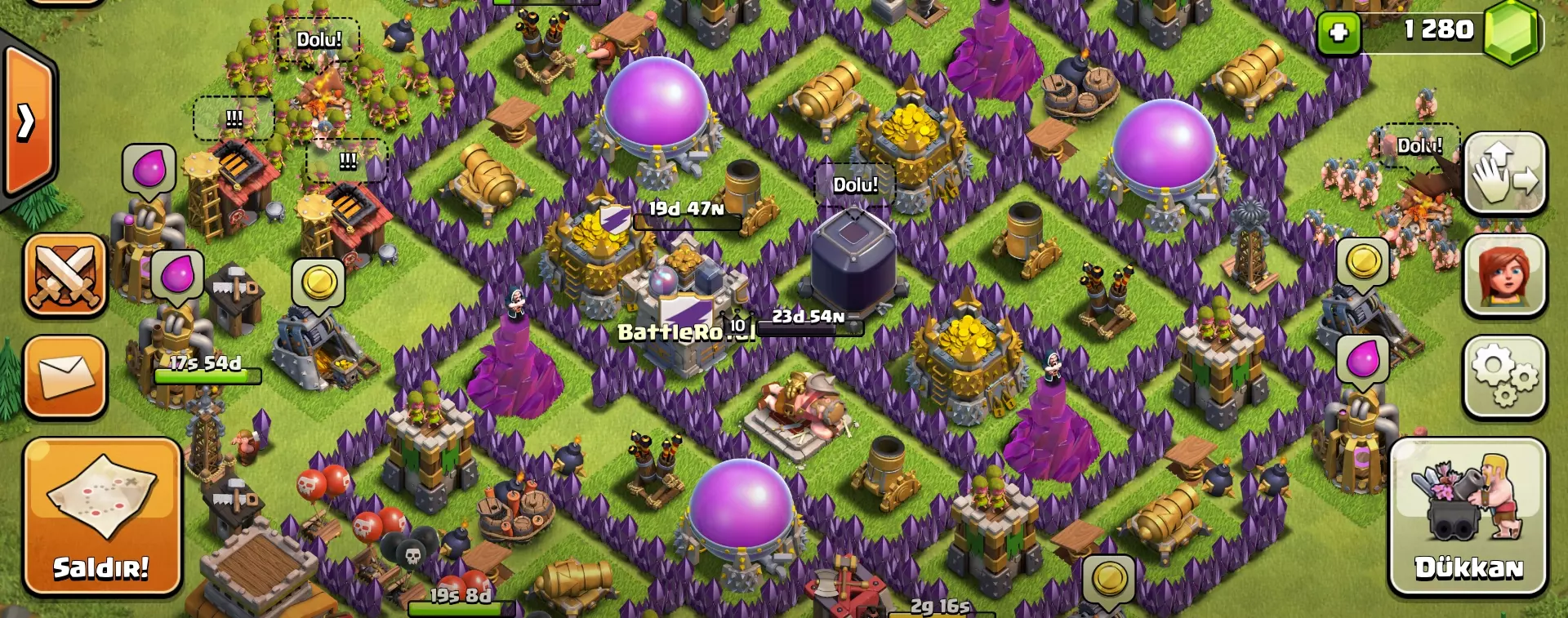
Task: Select the villager builder icon on the right
Action: pos(1505,273)
